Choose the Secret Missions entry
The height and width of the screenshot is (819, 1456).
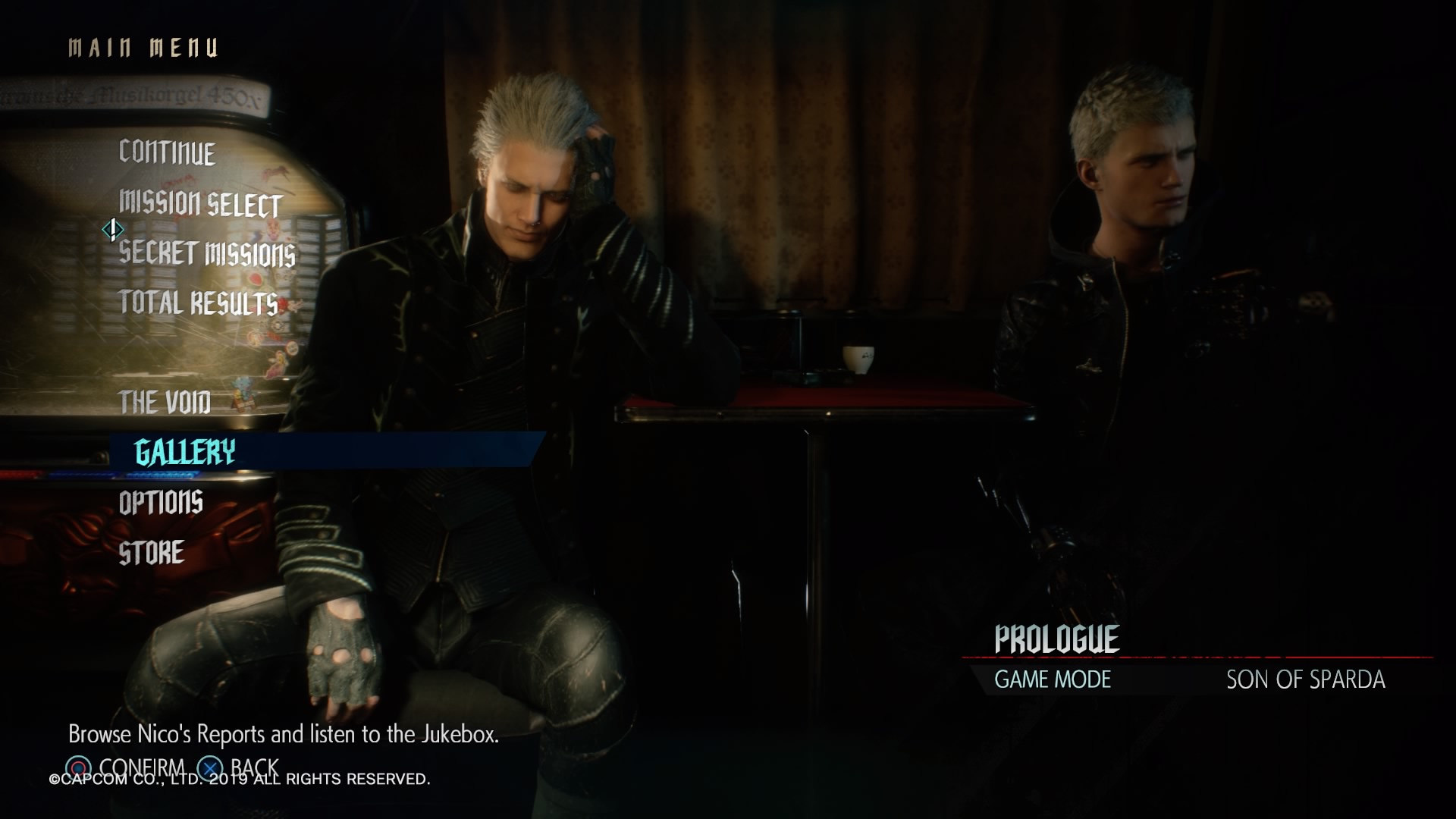[x=207, y=253]
